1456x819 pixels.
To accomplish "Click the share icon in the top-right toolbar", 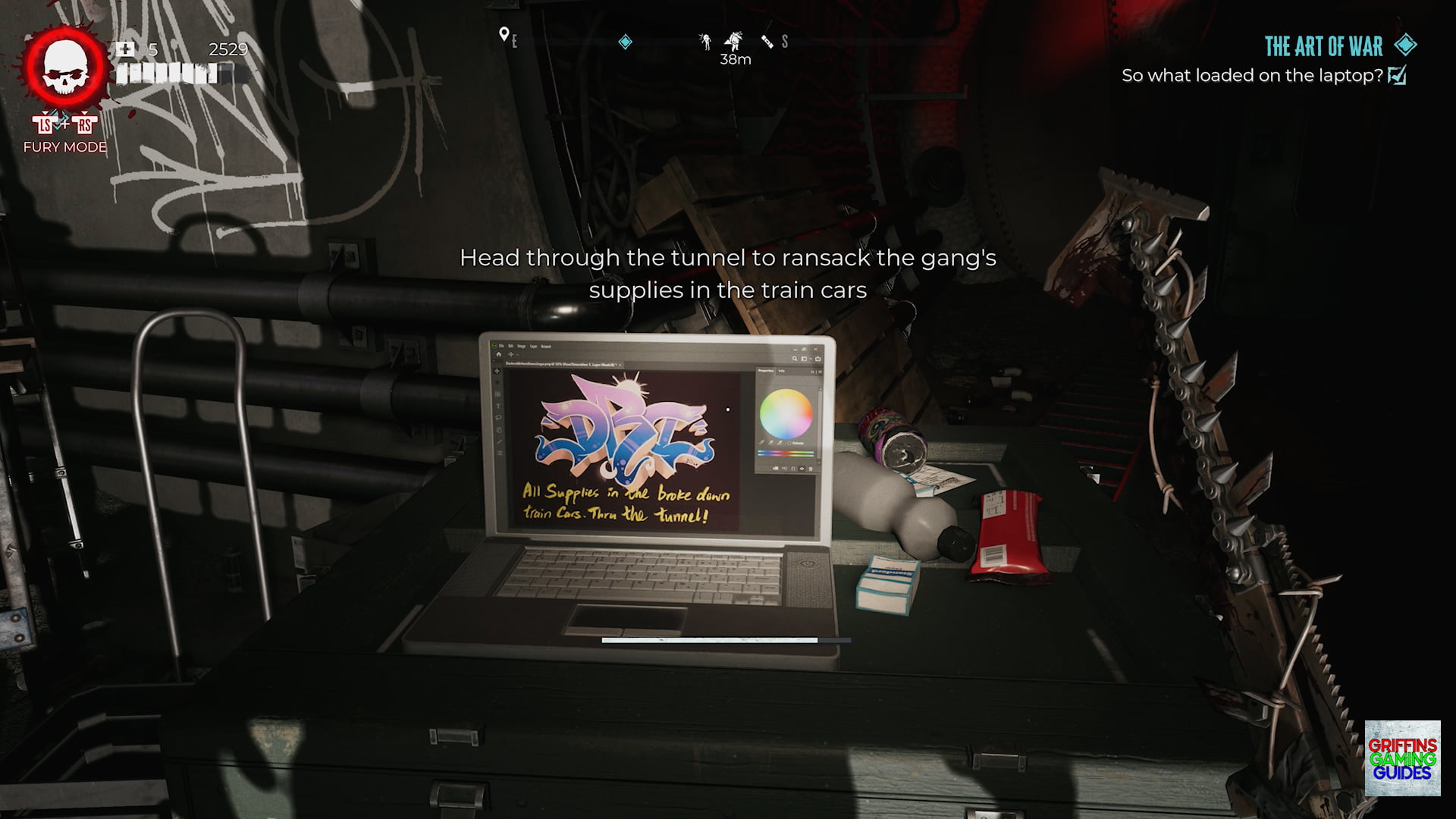I will [x=818, y=359].
